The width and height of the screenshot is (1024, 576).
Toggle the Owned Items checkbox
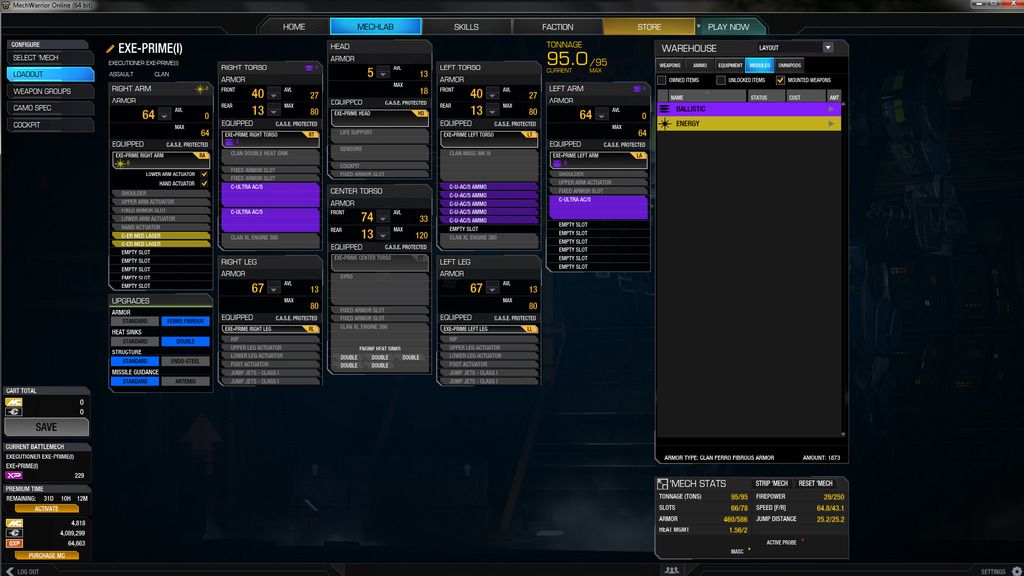(x=662, y=80)
